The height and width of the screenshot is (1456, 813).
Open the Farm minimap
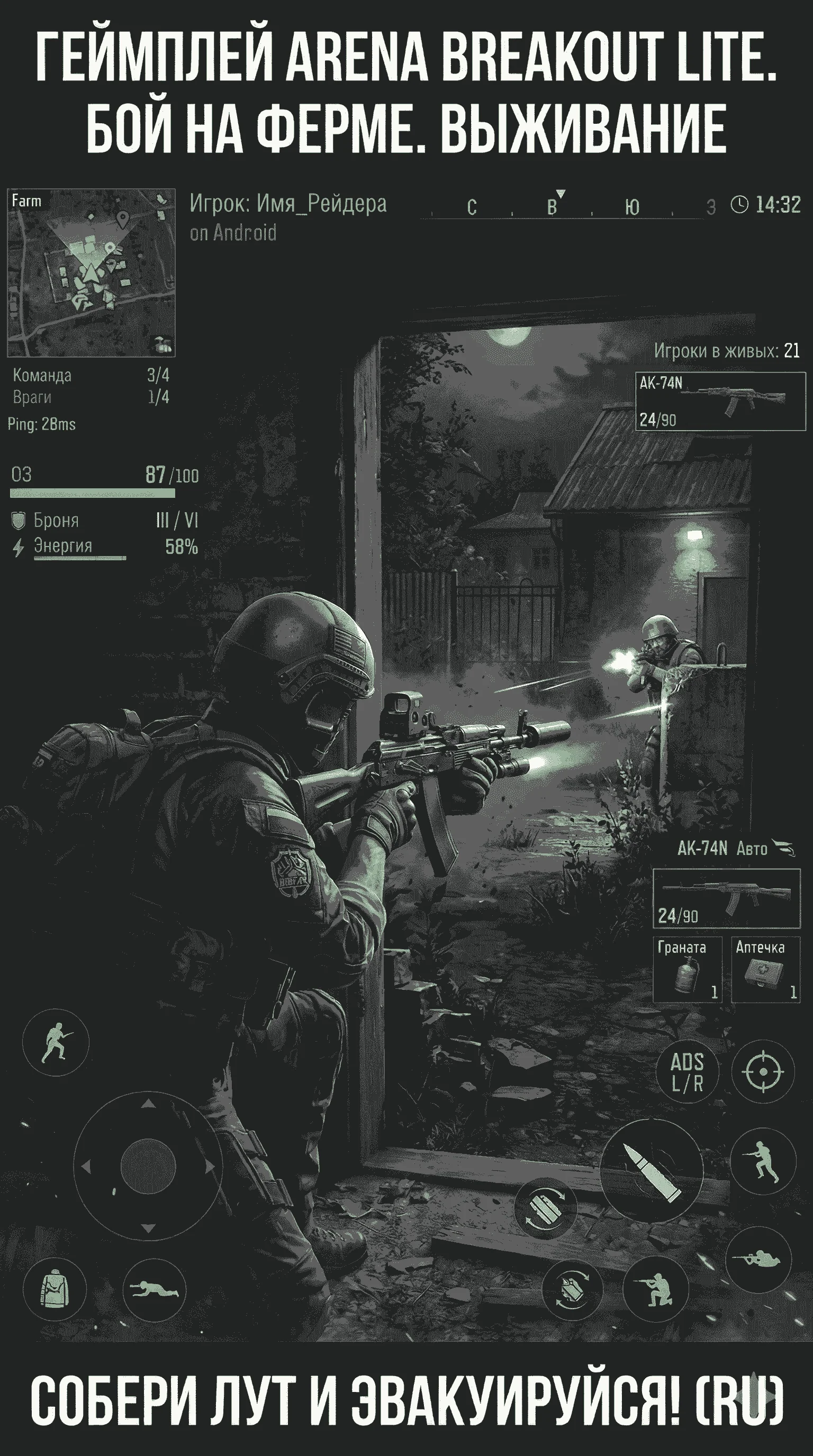(91, 273)
